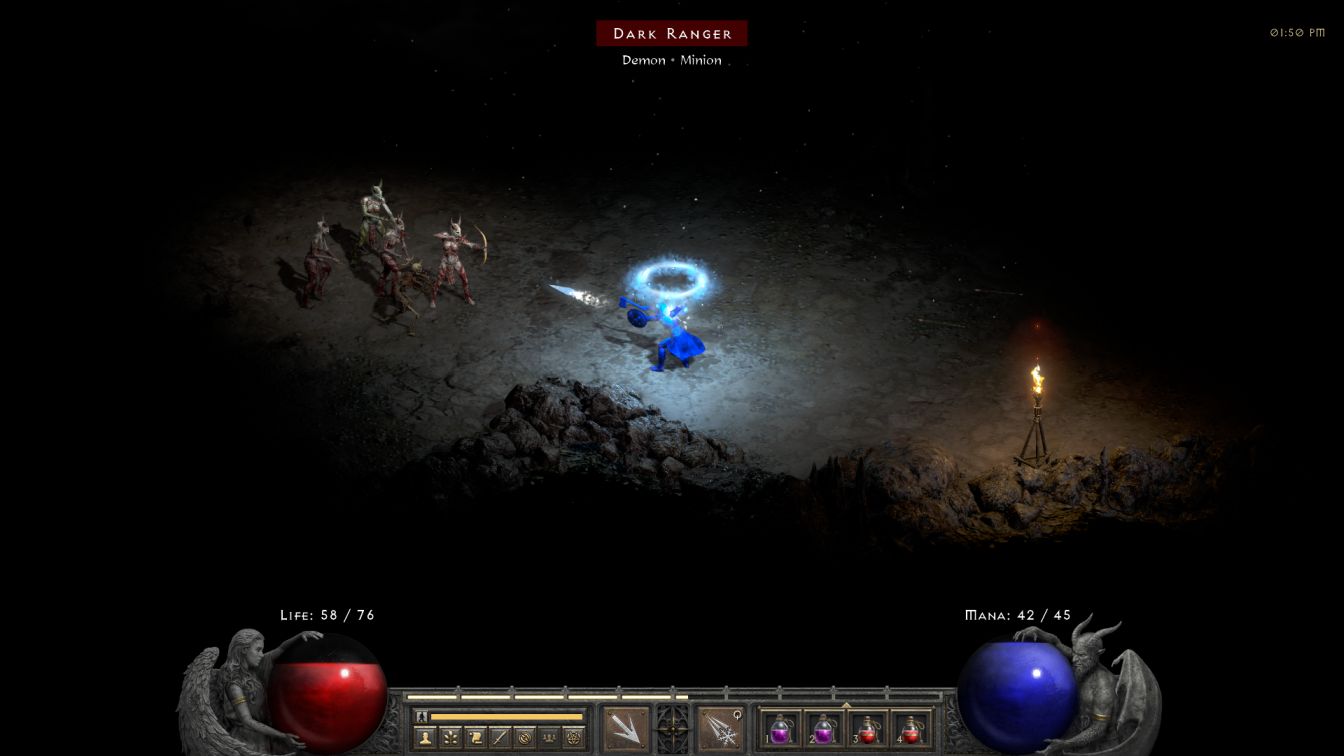
Task: Open the character screen silhouette button
Action: 425,738
